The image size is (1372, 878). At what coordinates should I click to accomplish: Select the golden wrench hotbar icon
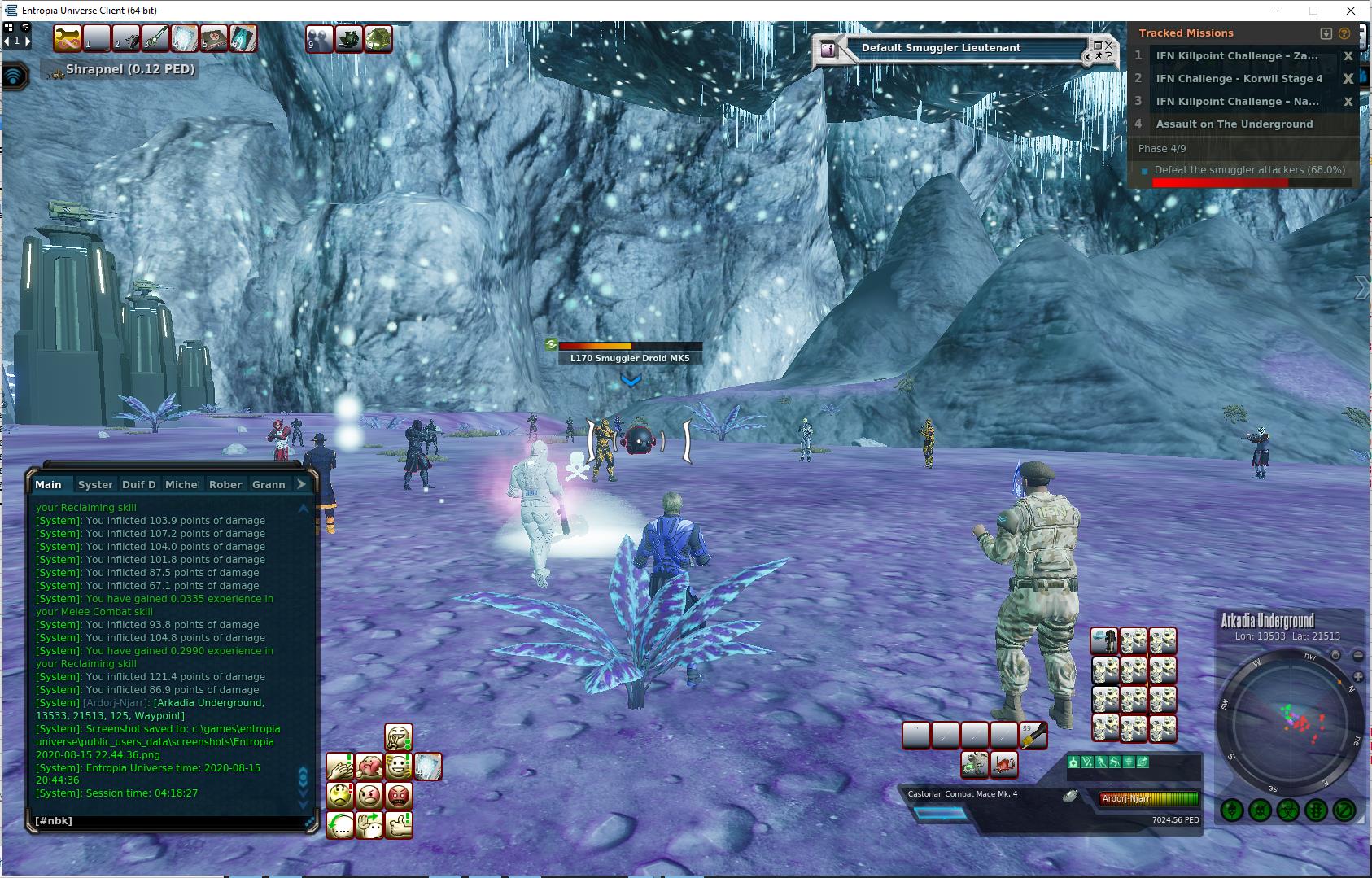(x=68, y=38)
